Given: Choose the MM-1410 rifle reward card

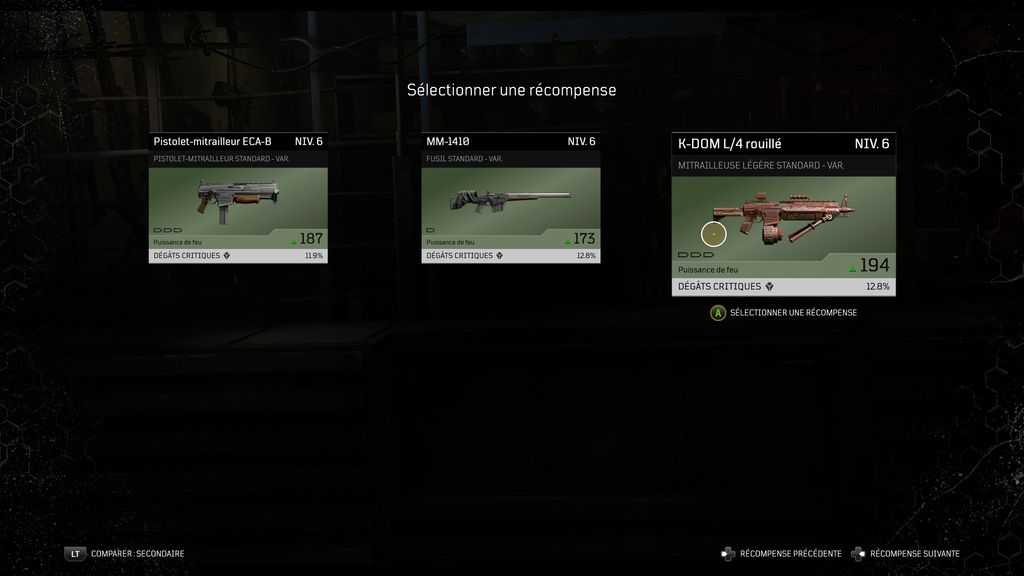Looking at the screenshot, I should [510, 198].
